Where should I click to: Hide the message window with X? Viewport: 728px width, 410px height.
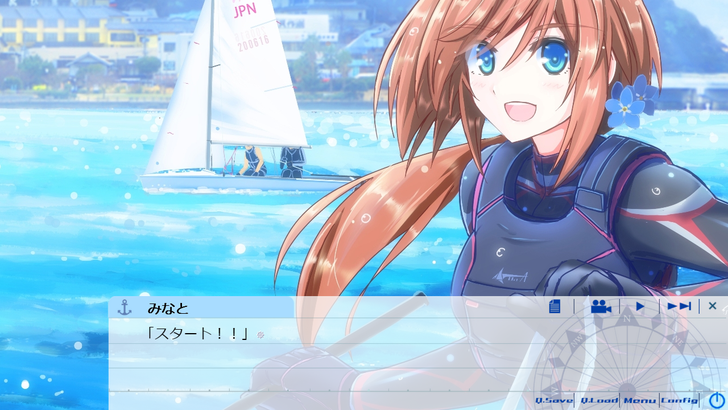(713, 307)
